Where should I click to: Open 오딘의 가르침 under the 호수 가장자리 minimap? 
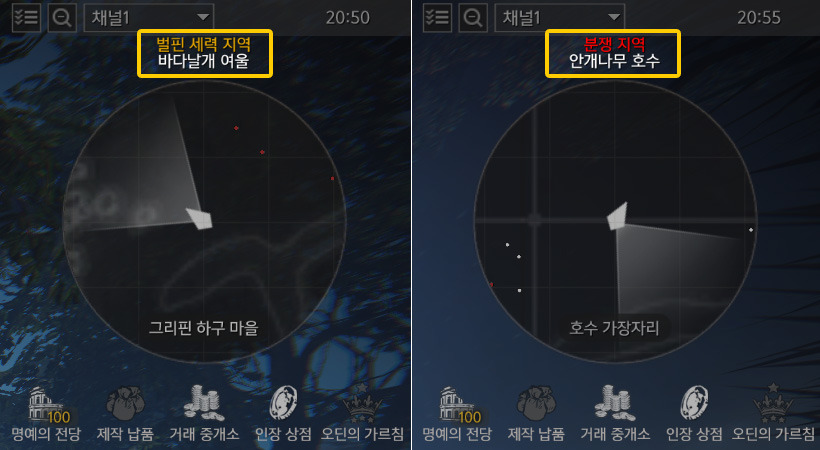pos(772,413)
